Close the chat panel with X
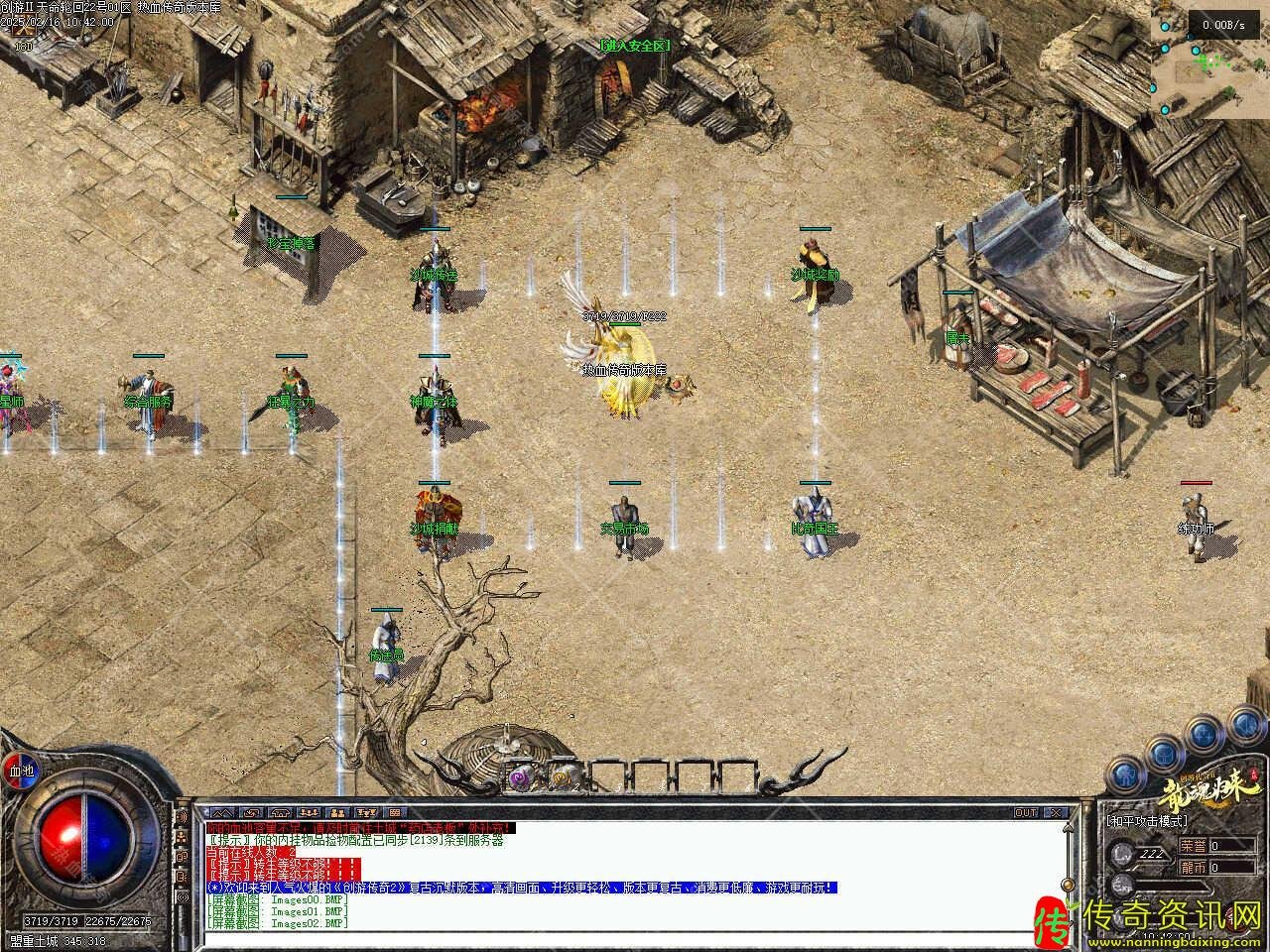Image resolution: width=1270 pixels, height=952 pixels. (x=1056, y=813)
